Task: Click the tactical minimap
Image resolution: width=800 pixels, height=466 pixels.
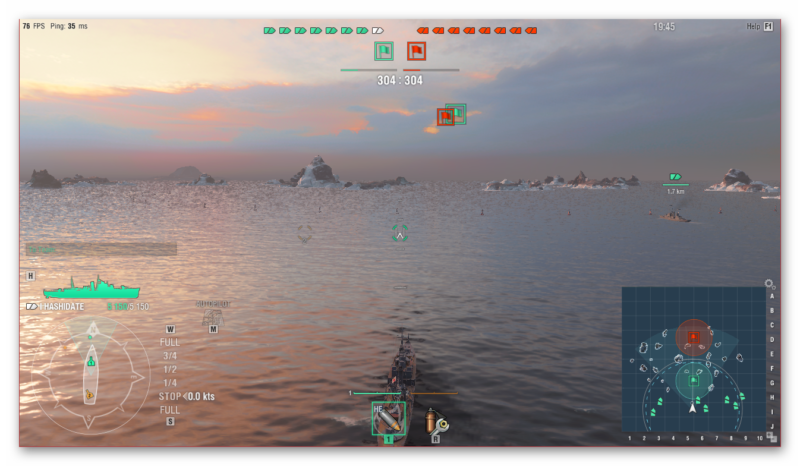Action: tap(693, 360)
